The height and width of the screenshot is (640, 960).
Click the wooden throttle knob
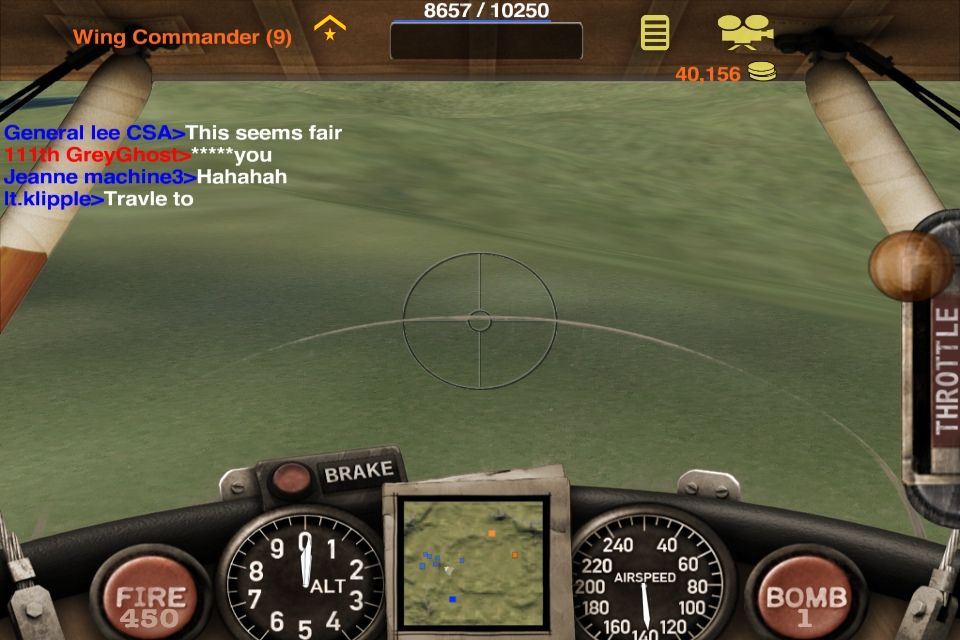coord(910,265)
